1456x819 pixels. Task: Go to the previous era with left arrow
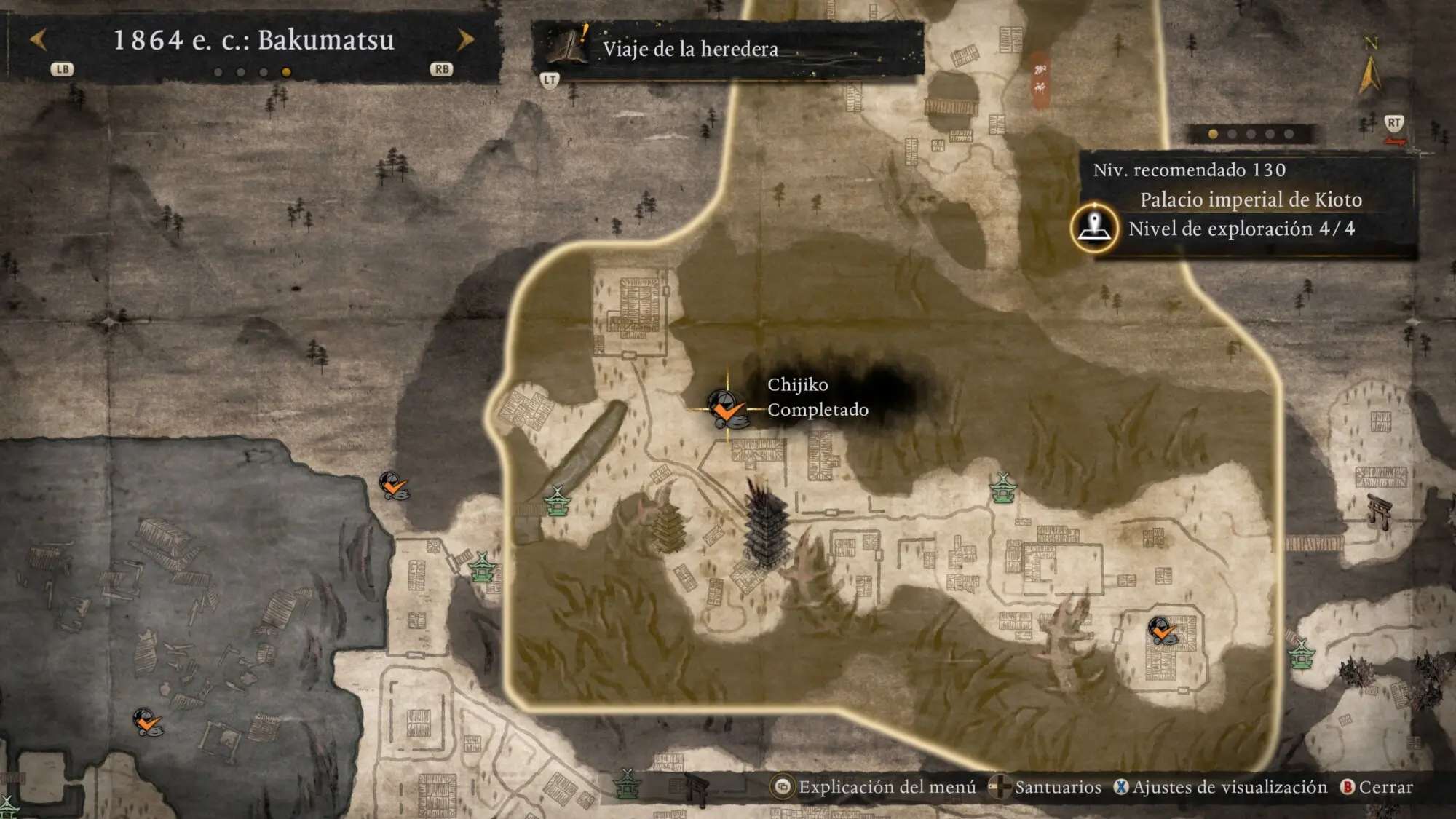coord(38,40)
